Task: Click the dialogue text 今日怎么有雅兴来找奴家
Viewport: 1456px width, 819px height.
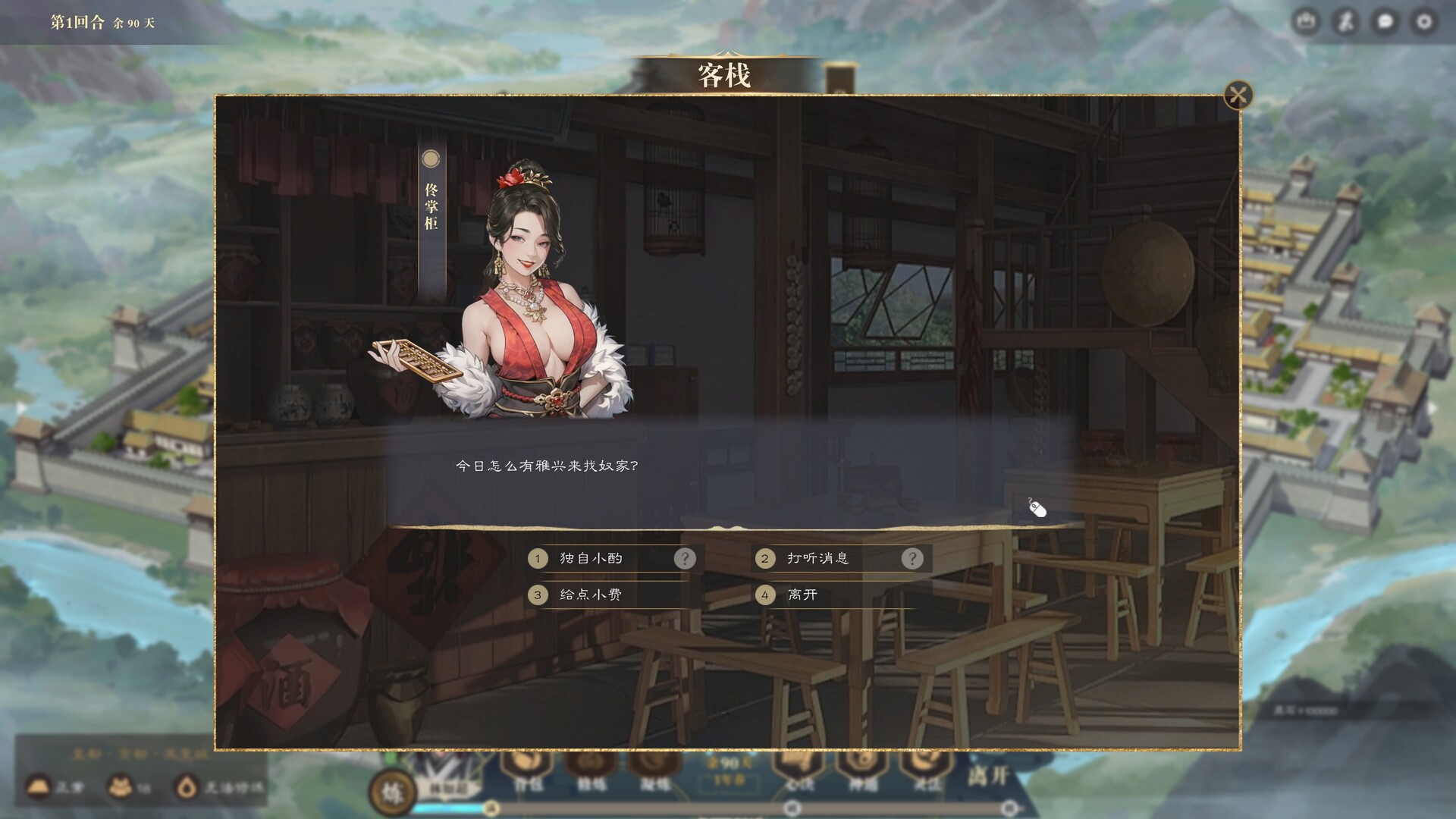Action: coord(548,464)
